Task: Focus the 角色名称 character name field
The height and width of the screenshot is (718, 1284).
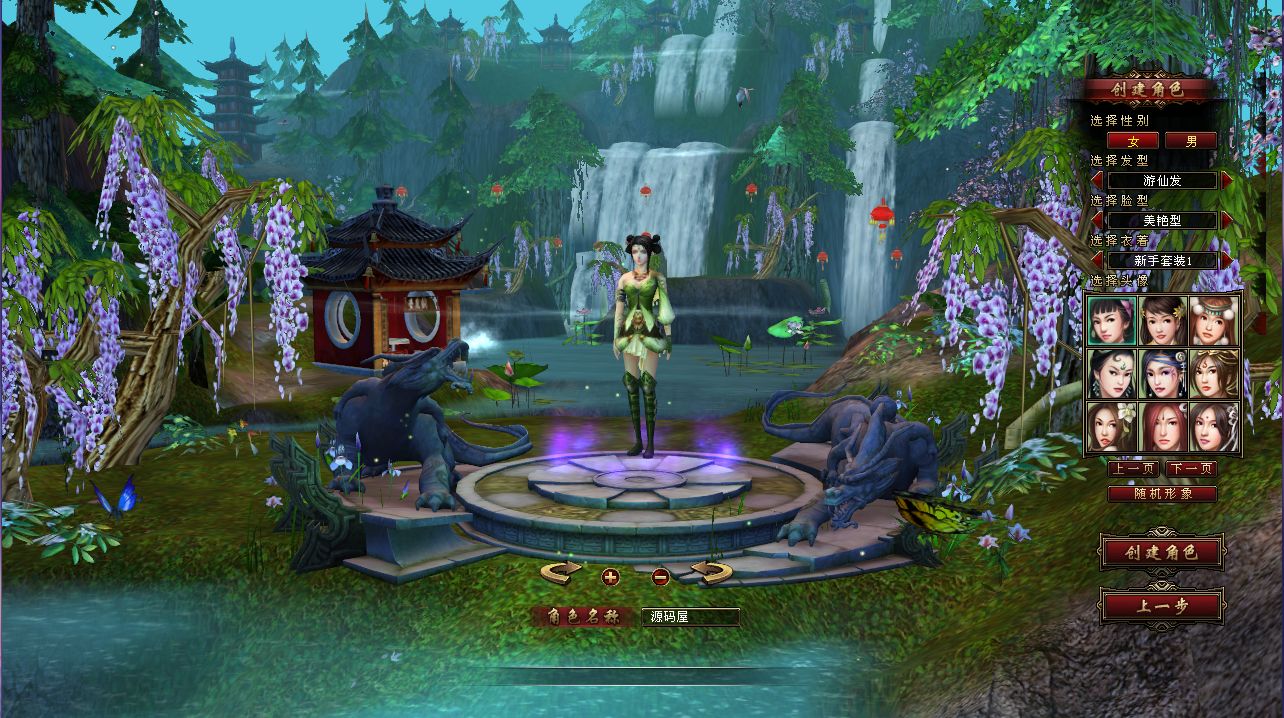Action: click(690, 617)
